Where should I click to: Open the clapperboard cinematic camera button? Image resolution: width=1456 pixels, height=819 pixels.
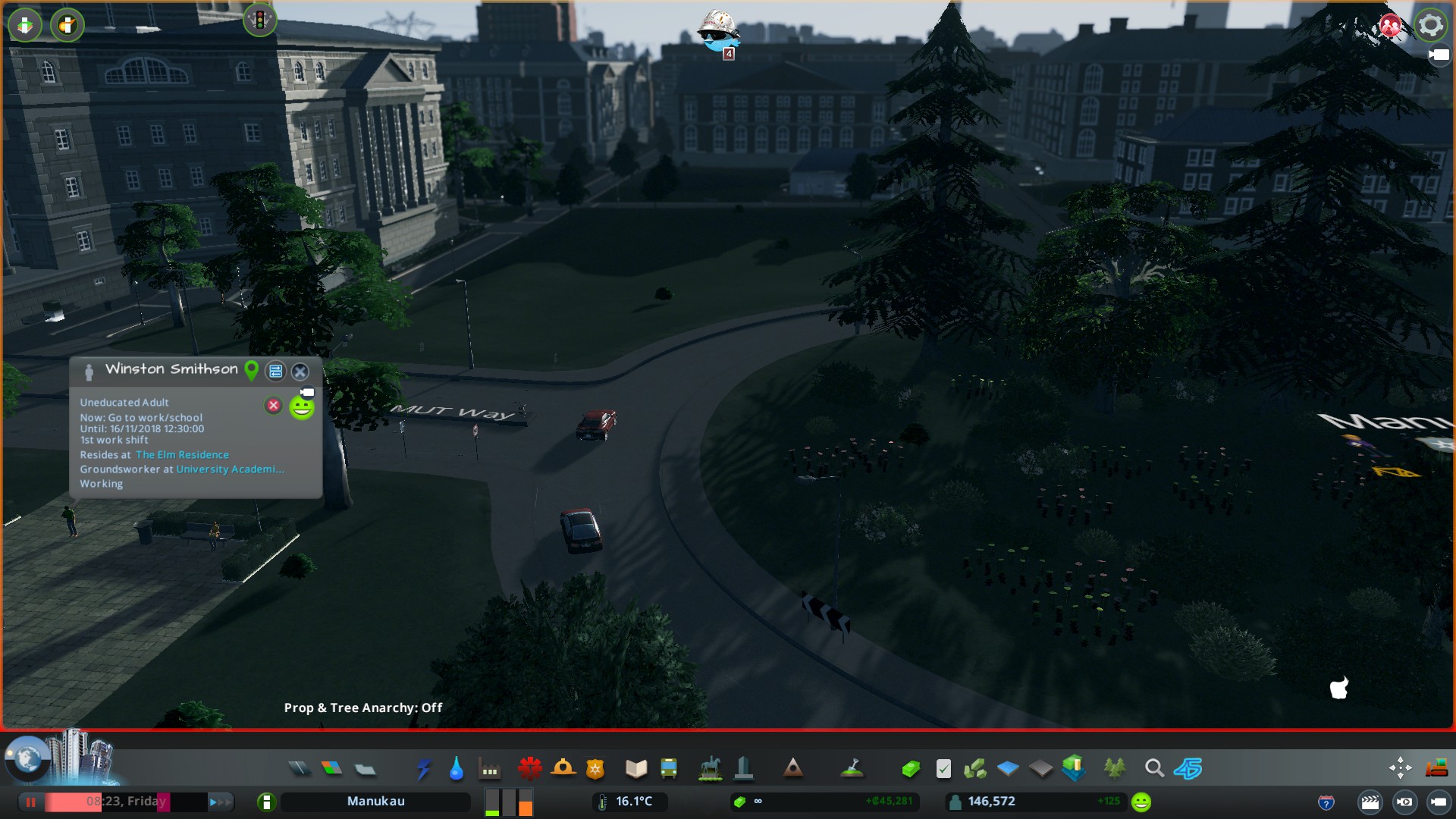(x=1370, y=802)
